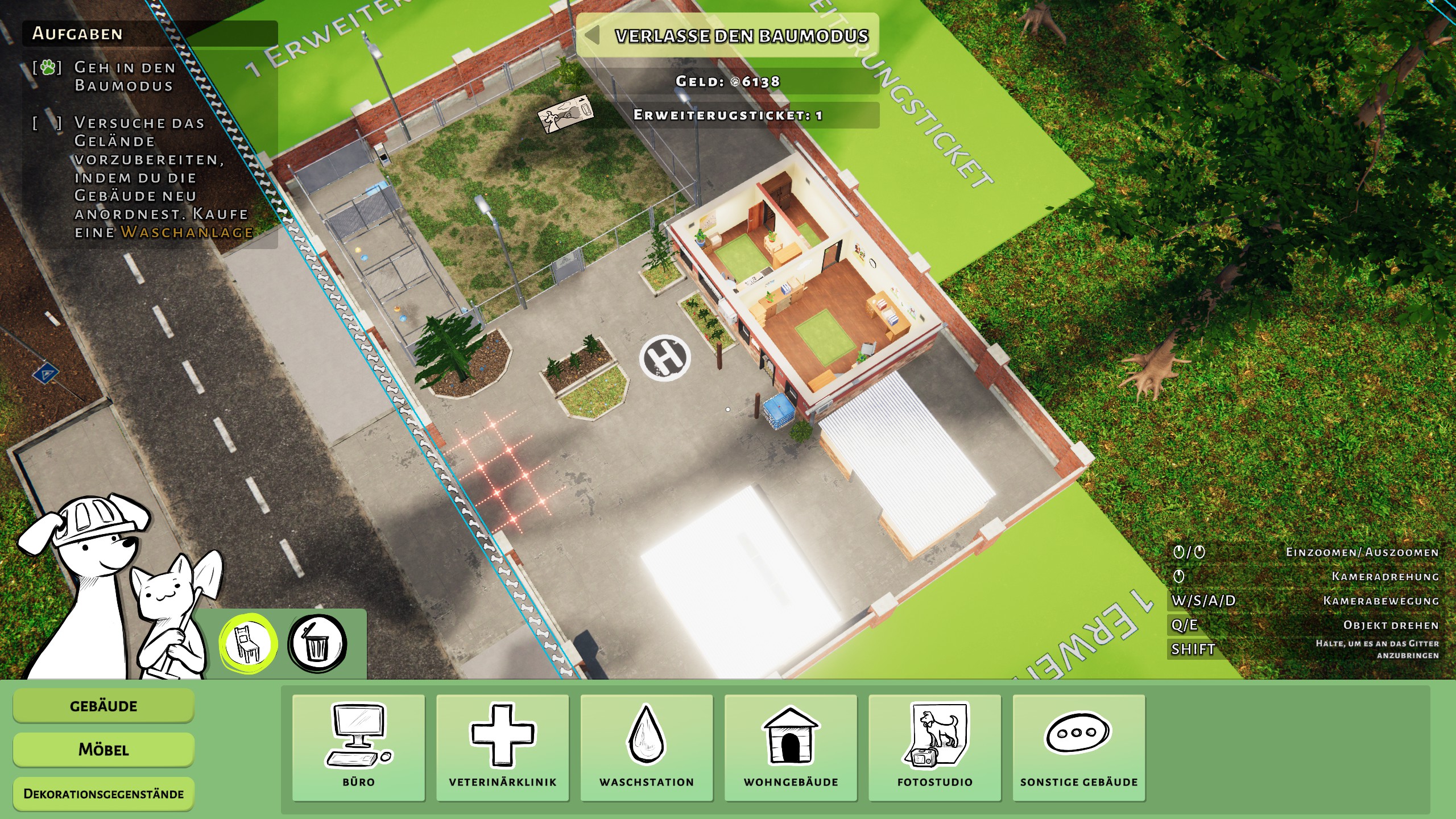Viewport: 1456px width, 819px height.
Task: Choose the Wohngebäude doghouse tile
Action: [791, 747]
